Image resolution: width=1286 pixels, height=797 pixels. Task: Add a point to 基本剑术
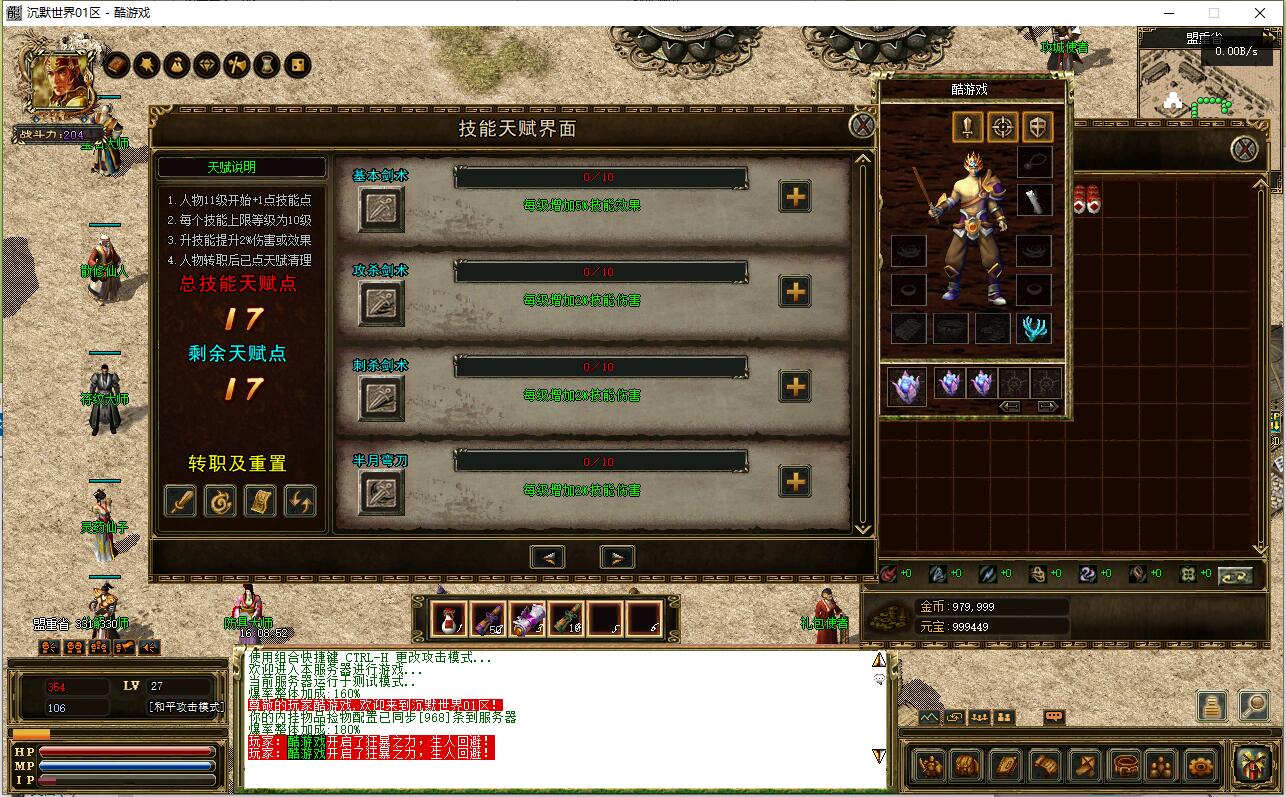click(x=795, y=197)
